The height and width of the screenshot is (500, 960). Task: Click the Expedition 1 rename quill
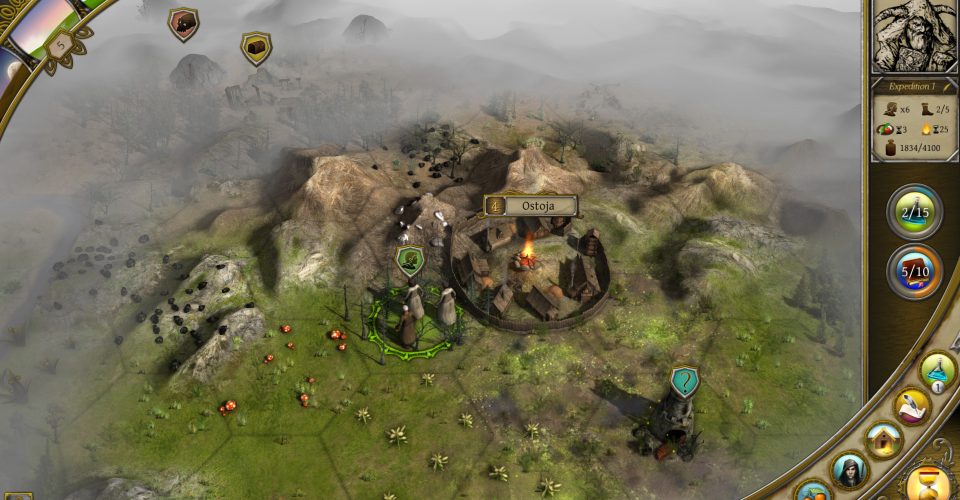[946, 88]
